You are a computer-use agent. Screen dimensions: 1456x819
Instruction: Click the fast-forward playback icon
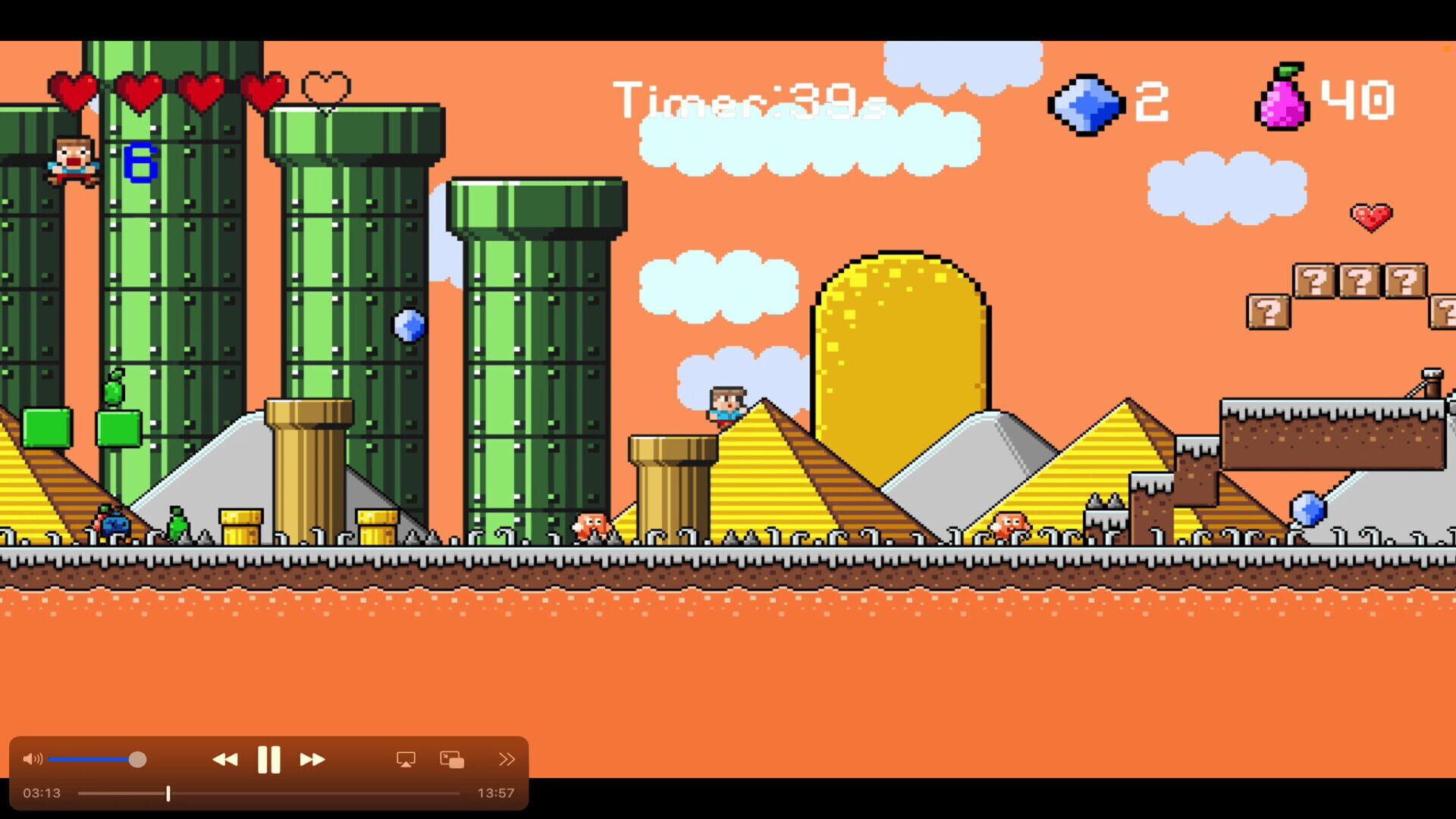[311, 758]
